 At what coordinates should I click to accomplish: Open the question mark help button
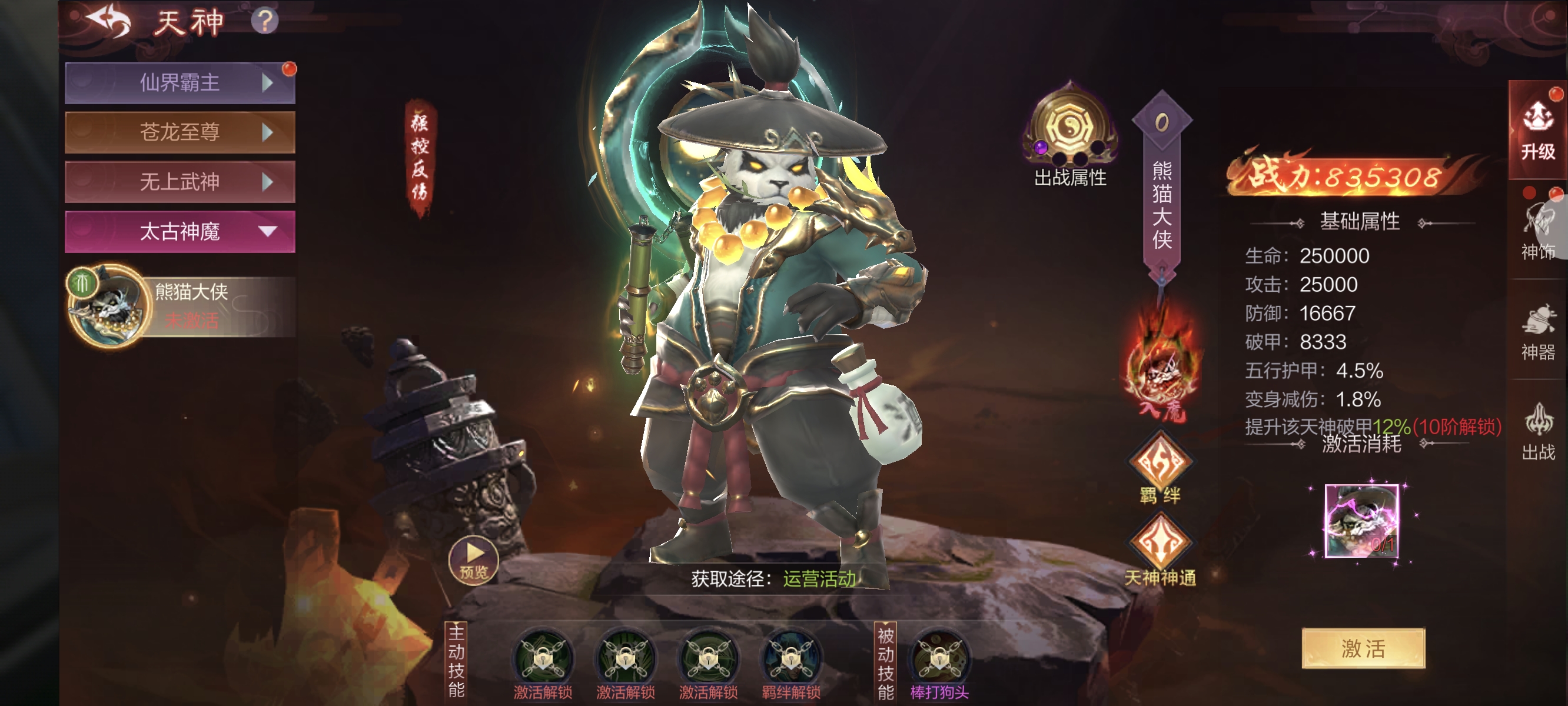[265, 22]
